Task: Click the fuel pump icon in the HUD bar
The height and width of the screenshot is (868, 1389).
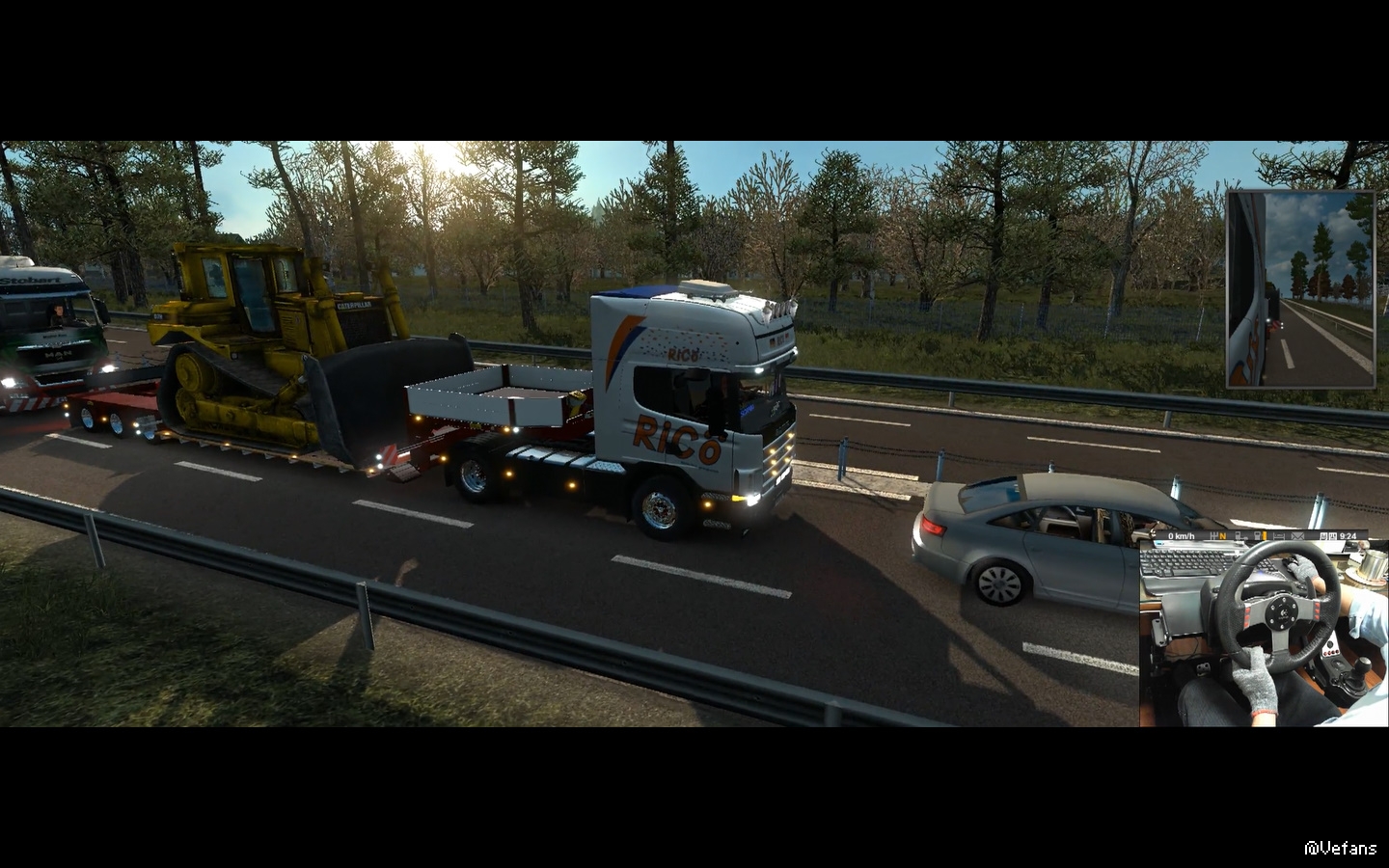Action: coord(1258,536)
